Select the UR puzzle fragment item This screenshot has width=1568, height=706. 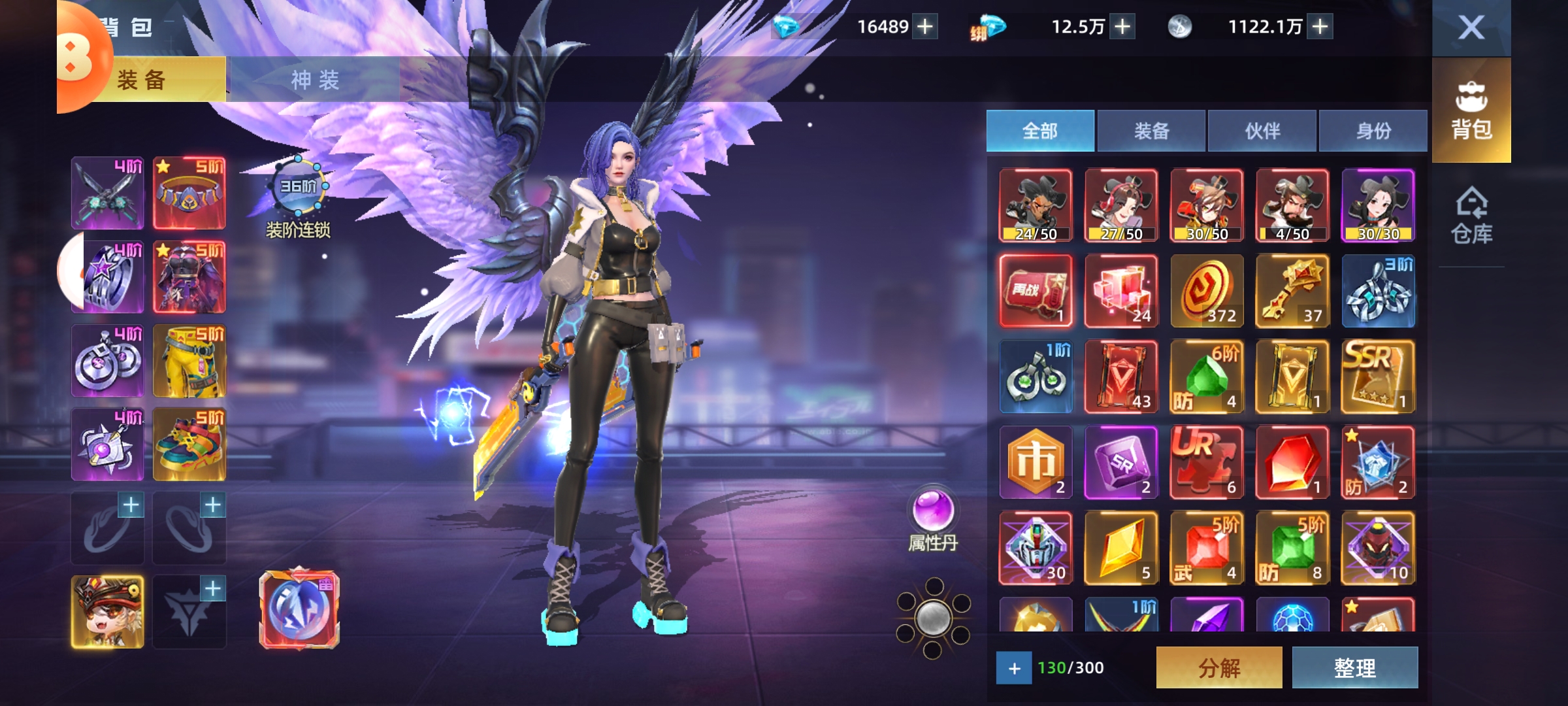coord(1207,462)
